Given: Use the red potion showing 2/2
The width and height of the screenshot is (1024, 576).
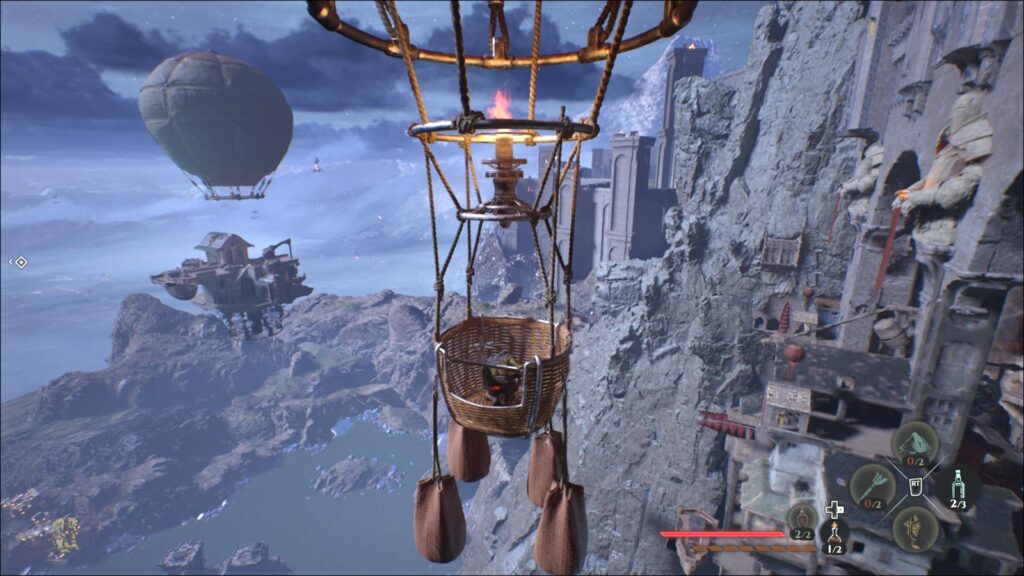Looking at the screenshot, I should click(x=802, y=518).
